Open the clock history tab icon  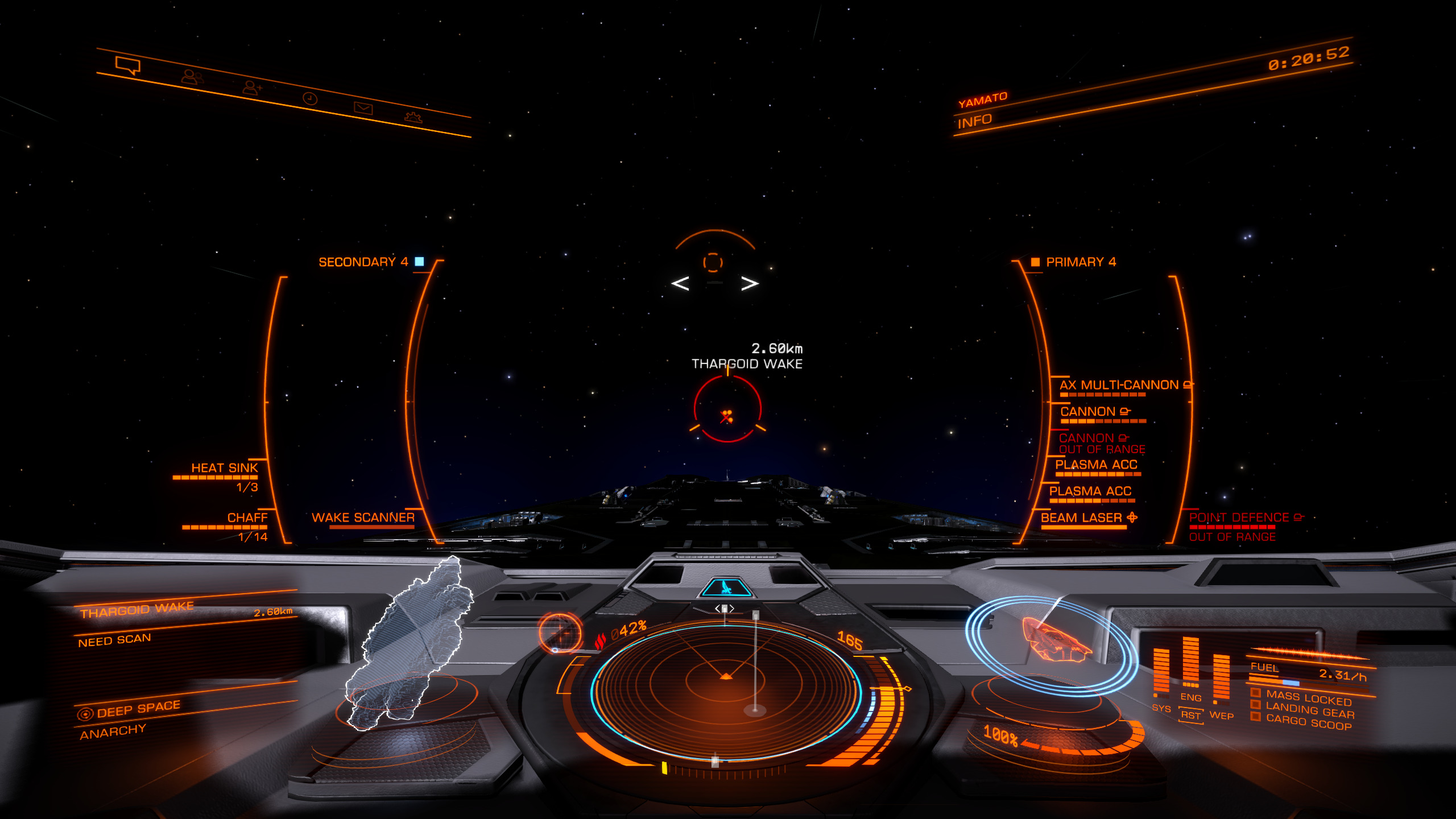click(310, 98)
